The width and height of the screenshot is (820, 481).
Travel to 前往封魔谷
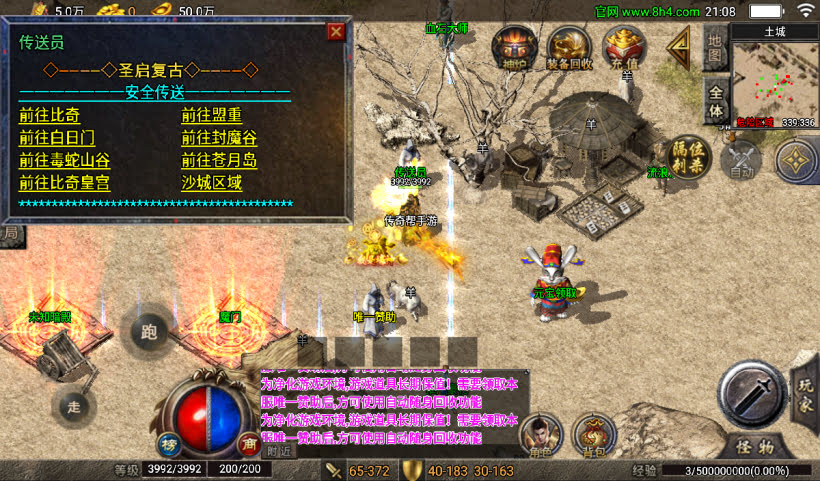(219, 138)
